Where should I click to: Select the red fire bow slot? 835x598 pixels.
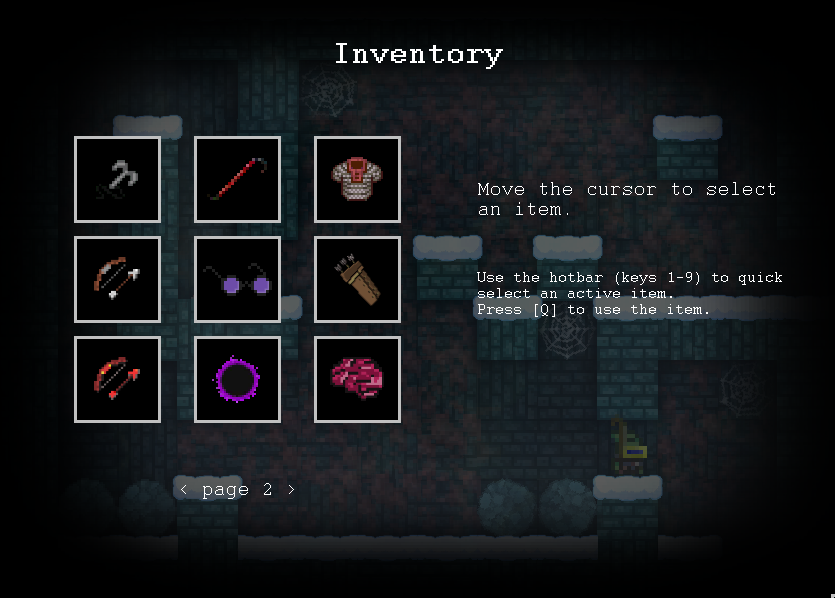coord(117,379)
